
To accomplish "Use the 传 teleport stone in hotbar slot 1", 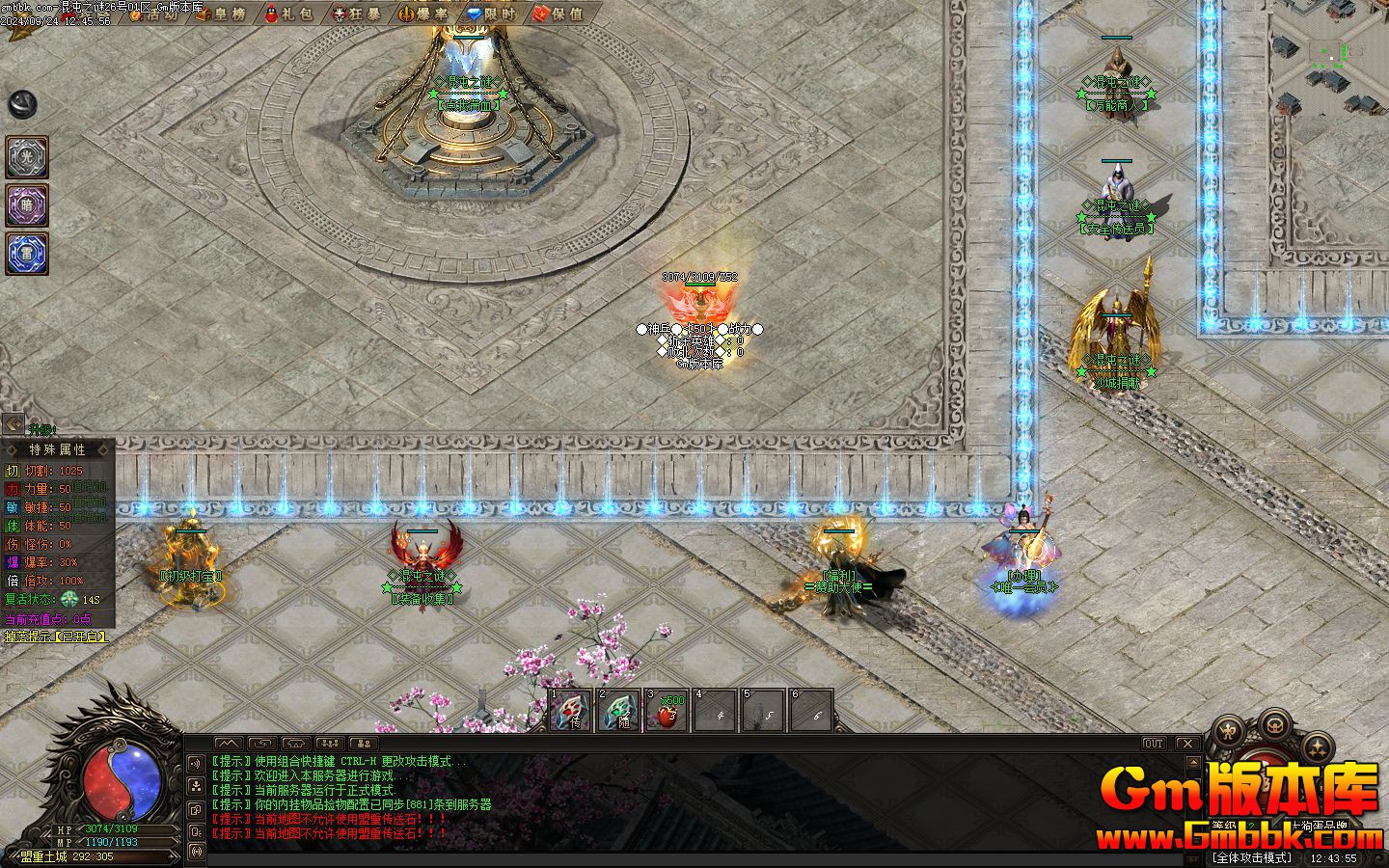I will [571, 712].
